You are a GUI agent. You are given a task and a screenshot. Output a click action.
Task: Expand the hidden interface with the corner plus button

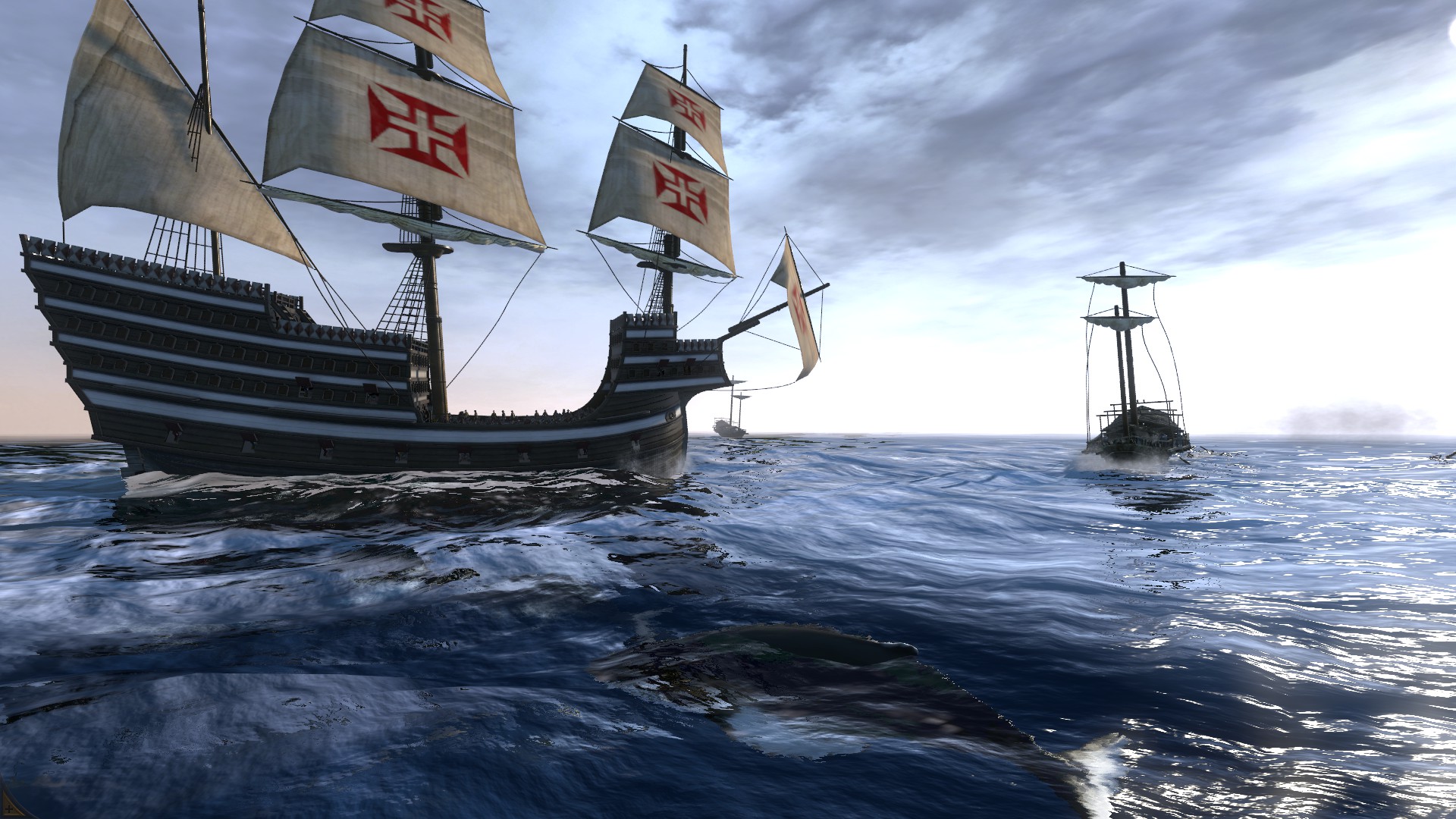[9, 809]
